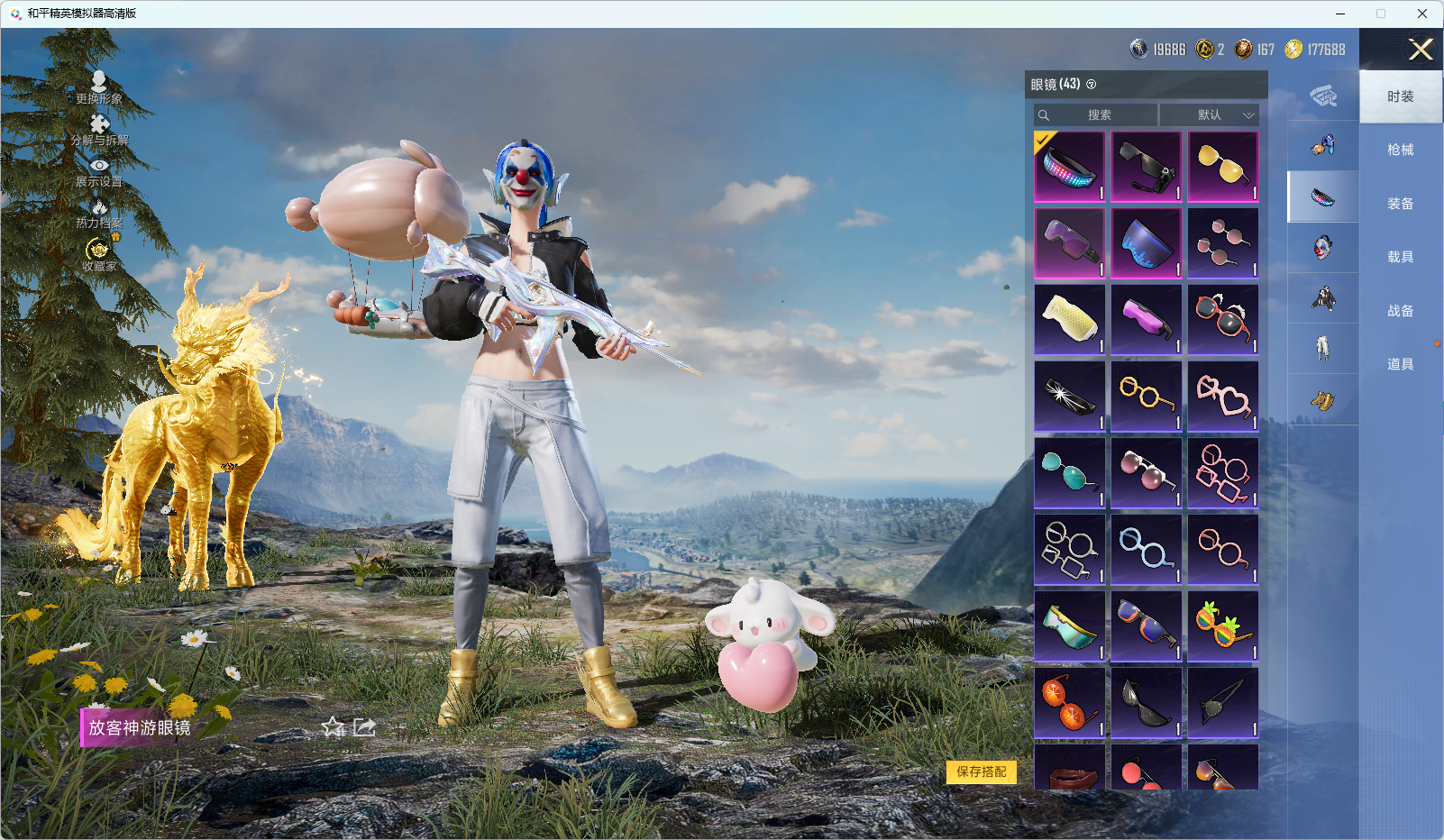Switch to the 枪械 (firearms) tab
This screenshot has height=840, width=1444.
click(x=1400, y=150)
